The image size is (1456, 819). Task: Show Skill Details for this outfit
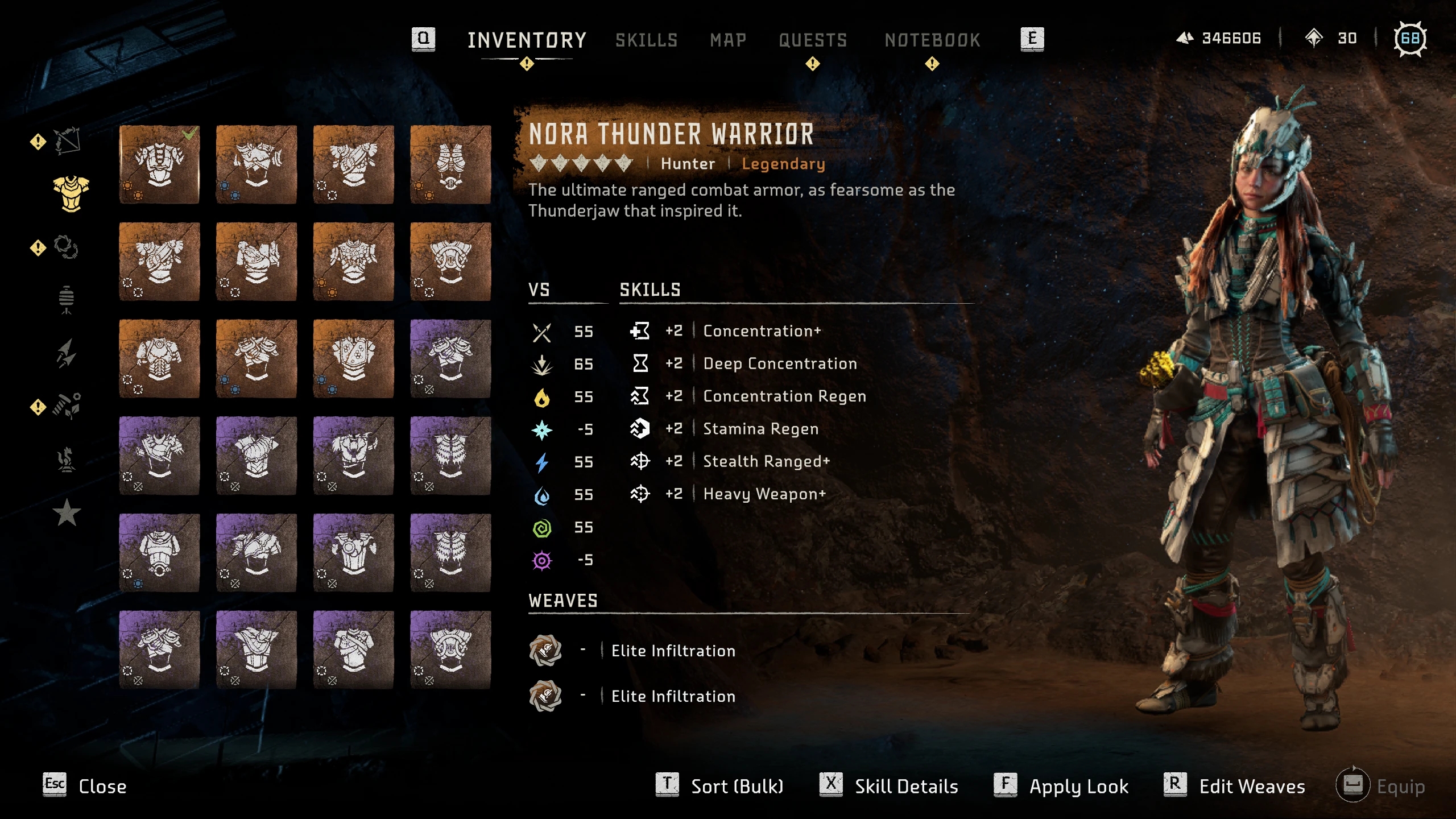(x=890, y=786)
